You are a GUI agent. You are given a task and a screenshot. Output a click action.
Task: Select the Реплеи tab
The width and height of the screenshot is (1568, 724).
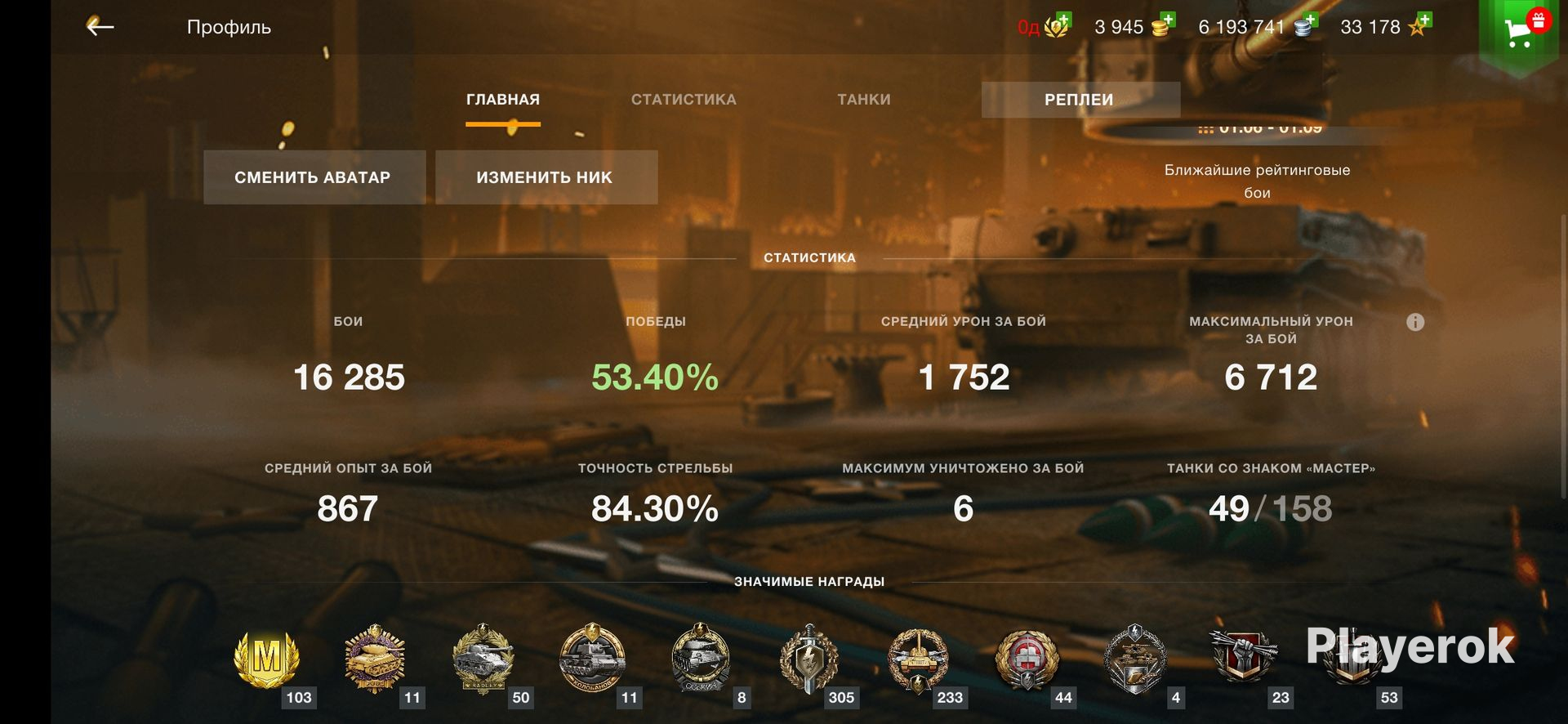[1080, 100]
